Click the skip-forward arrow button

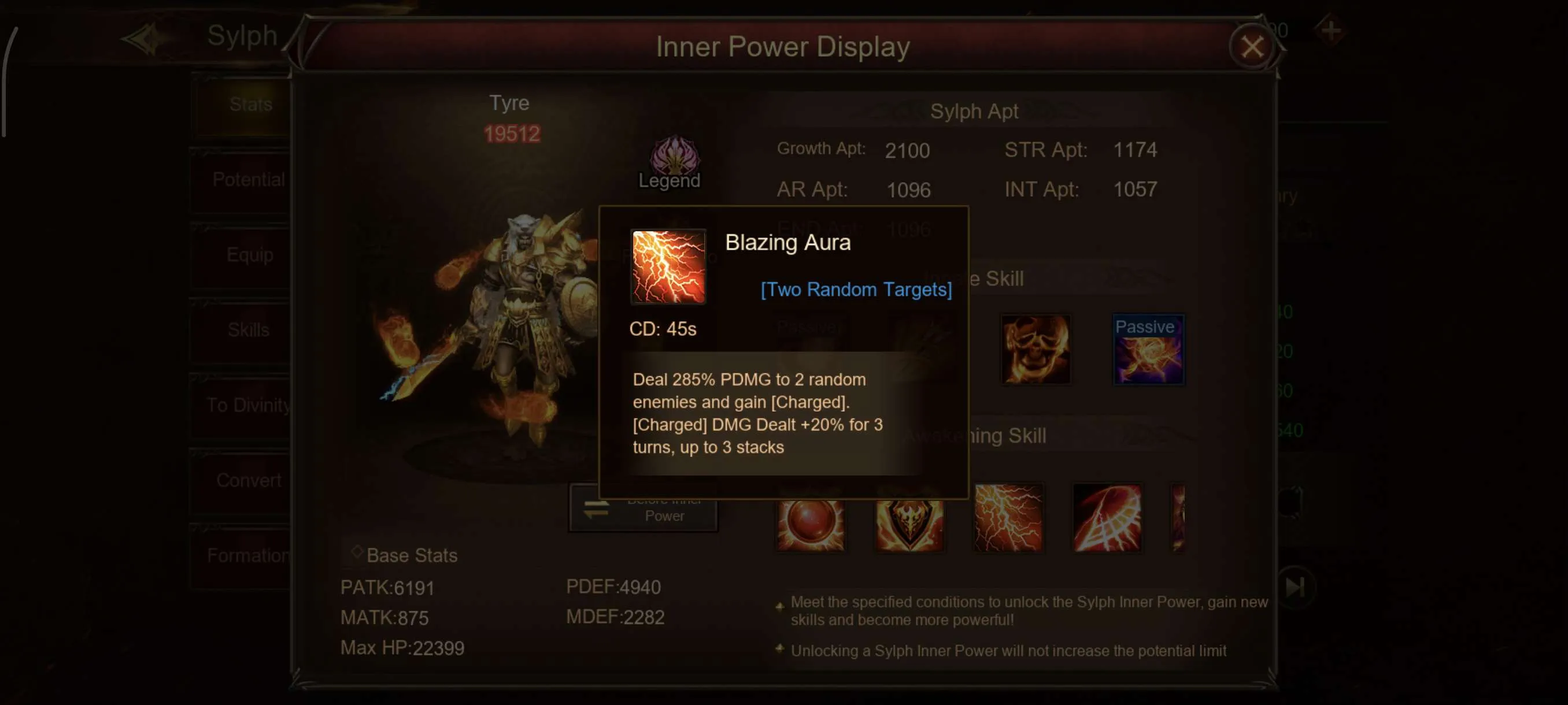coord(1295,587)
